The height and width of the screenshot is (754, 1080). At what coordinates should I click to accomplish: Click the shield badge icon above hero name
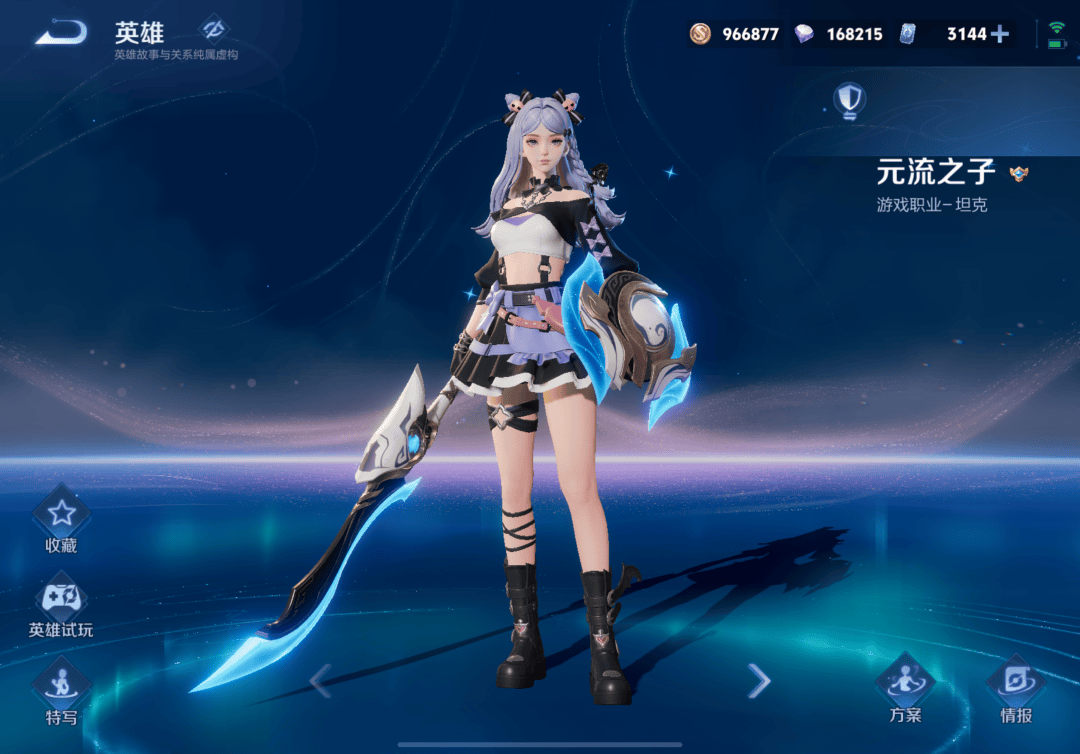[850, 99]
